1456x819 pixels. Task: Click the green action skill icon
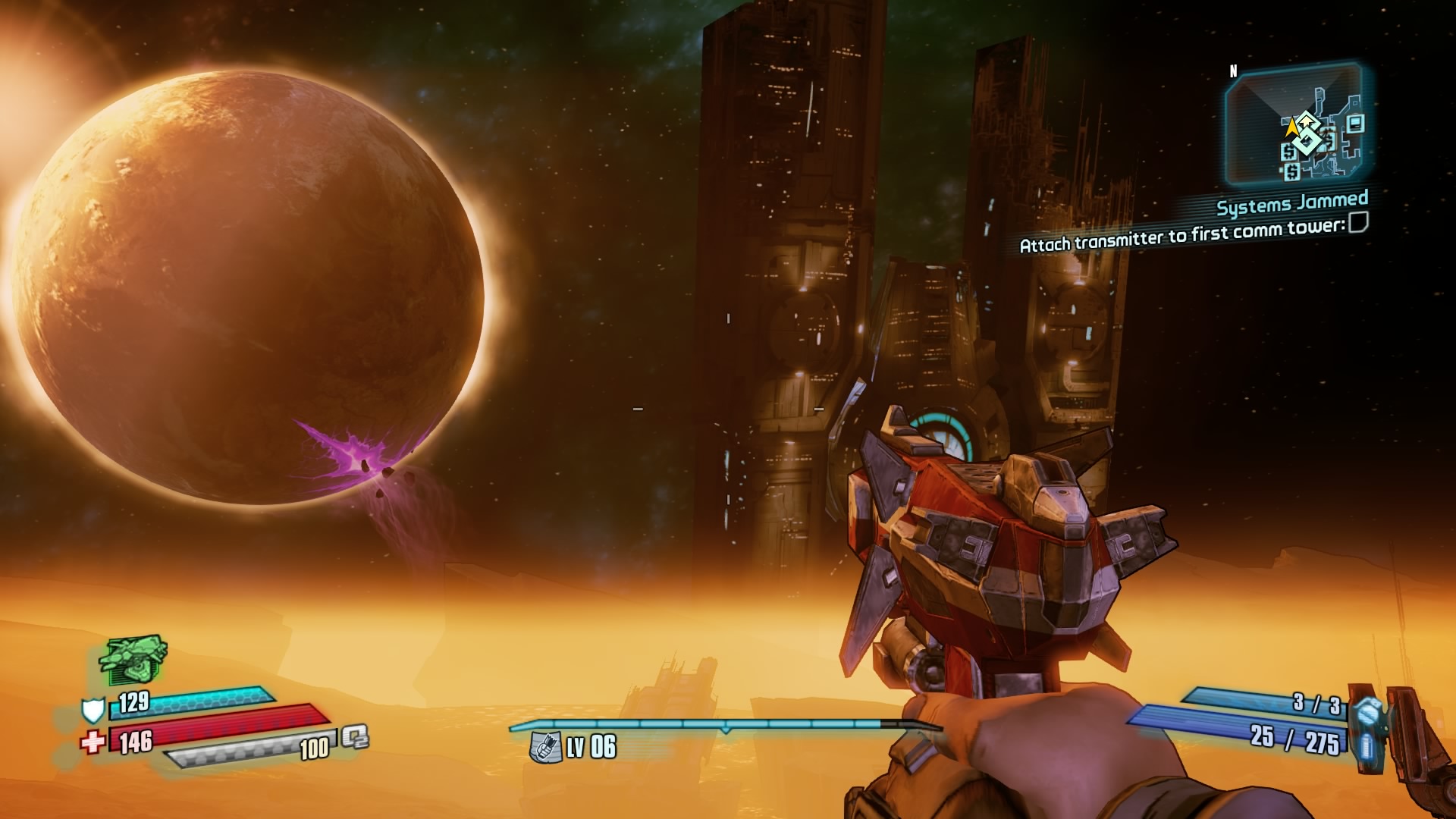[133, 660]
